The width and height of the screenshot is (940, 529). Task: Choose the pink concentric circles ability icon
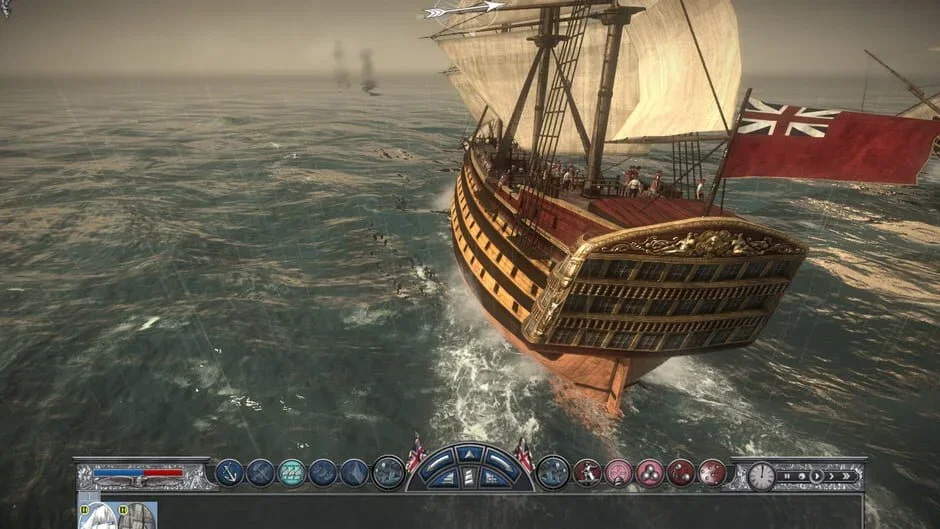tap(619, 473)
